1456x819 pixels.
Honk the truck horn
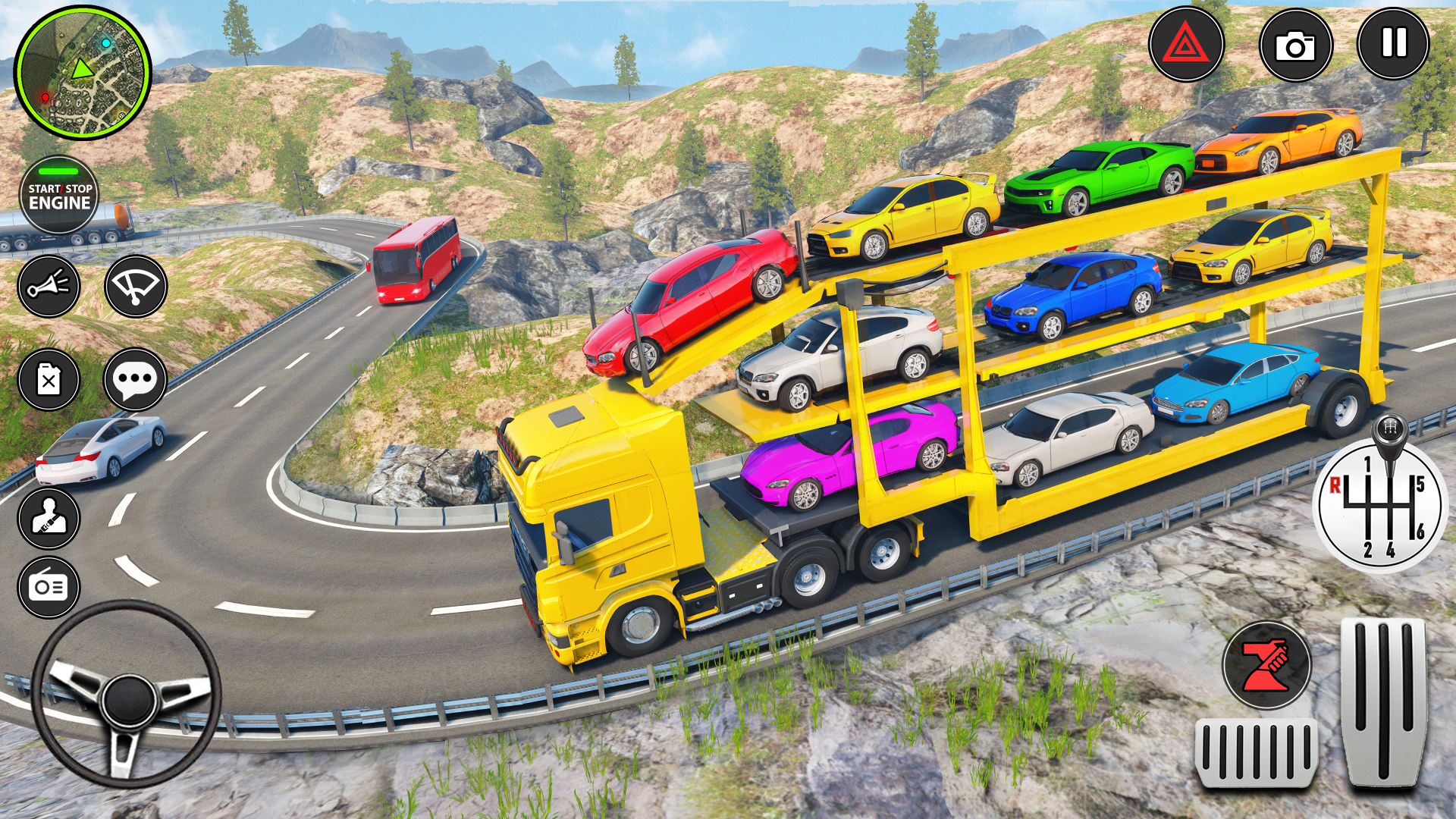click(x=51, y=287)
